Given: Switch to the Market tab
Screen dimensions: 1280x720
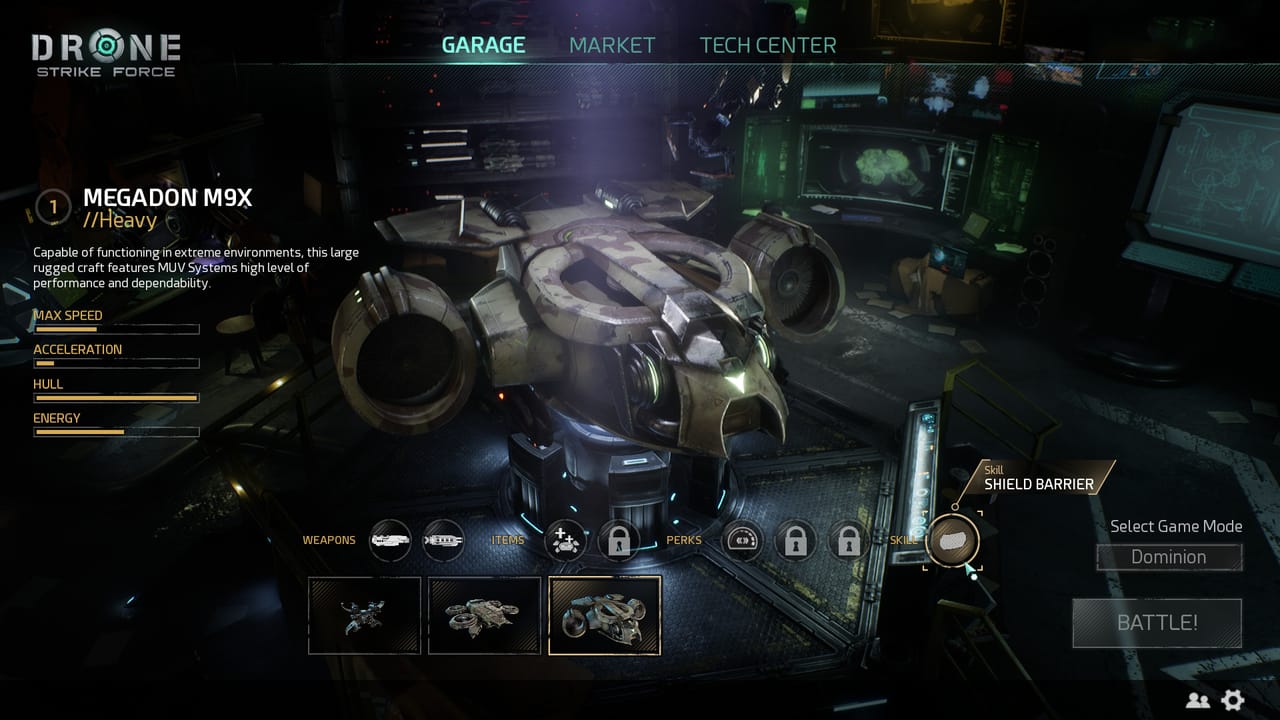Looking at the screenshot, I should click(612, 44).
